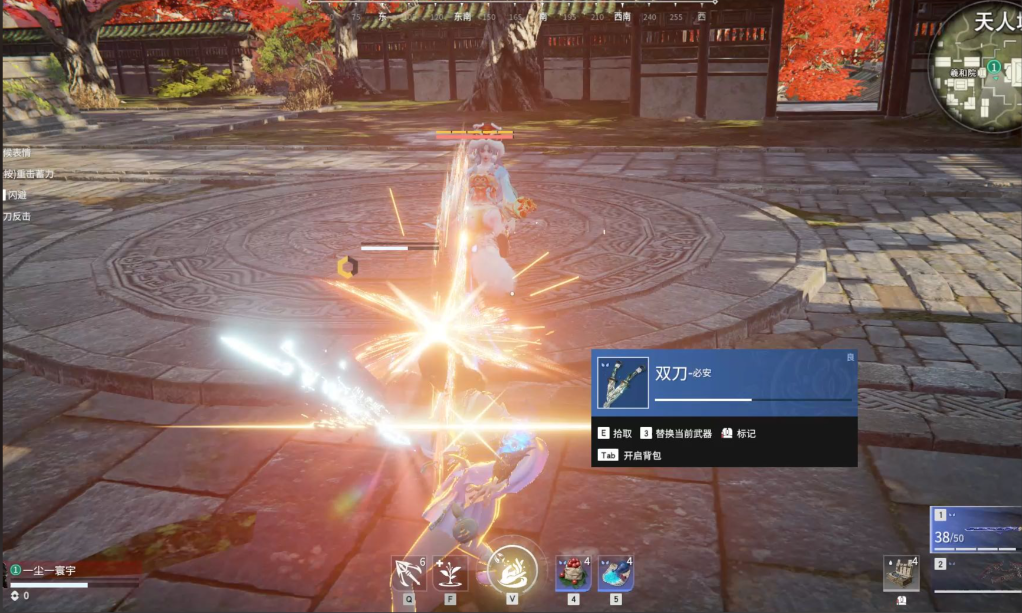The image size is (1022, 613).
Task: Activate the grappling hook skill icon
Action: coord(409,574)
